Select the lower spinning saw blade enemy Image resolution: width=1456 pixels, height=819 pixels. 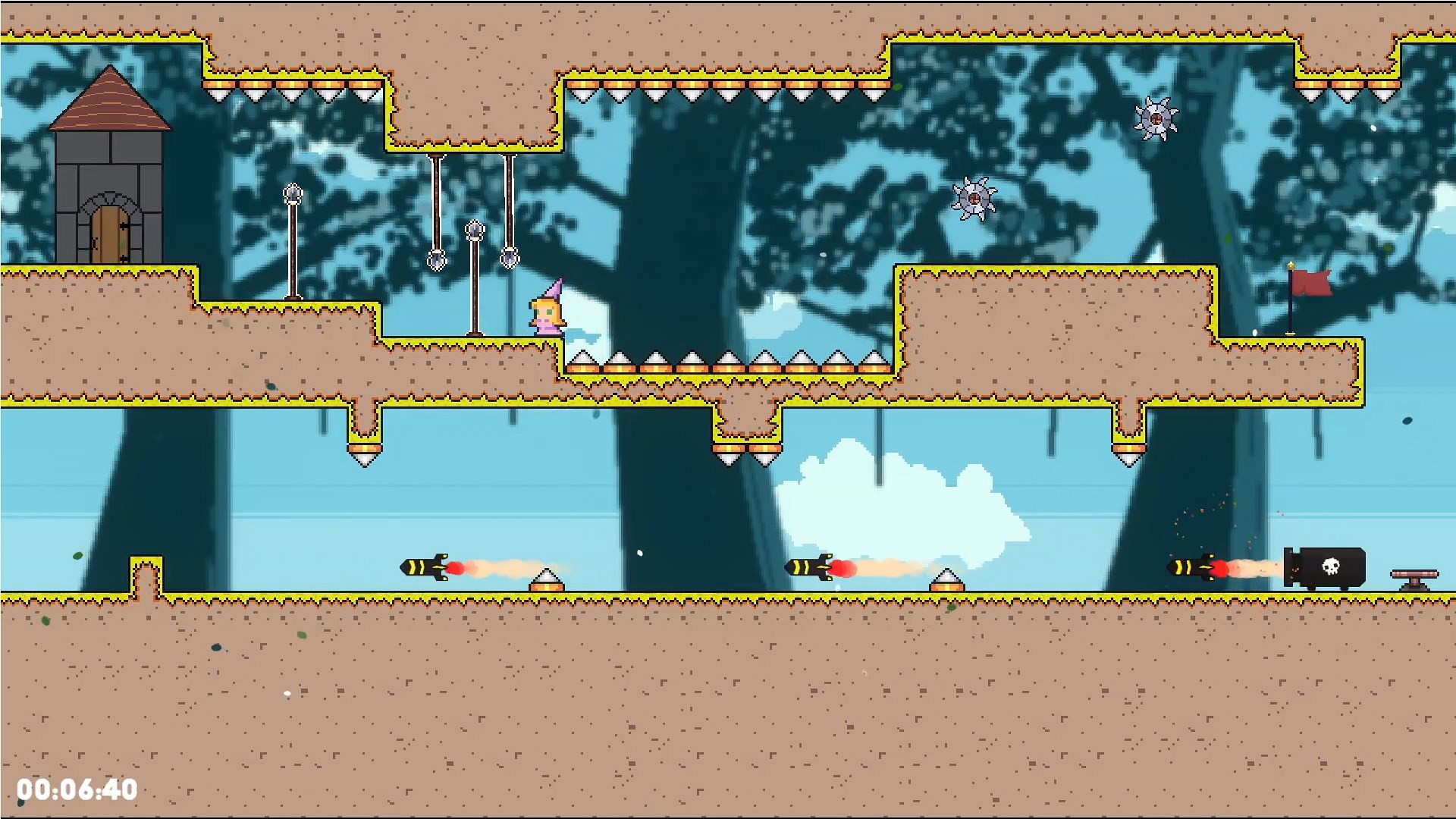[975, 199]
